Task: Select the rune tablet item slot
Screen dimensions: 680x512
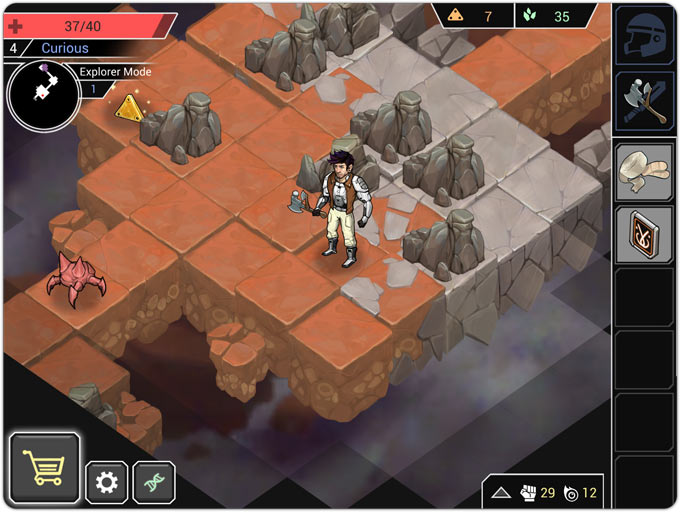Action: [x=643, y=233]
